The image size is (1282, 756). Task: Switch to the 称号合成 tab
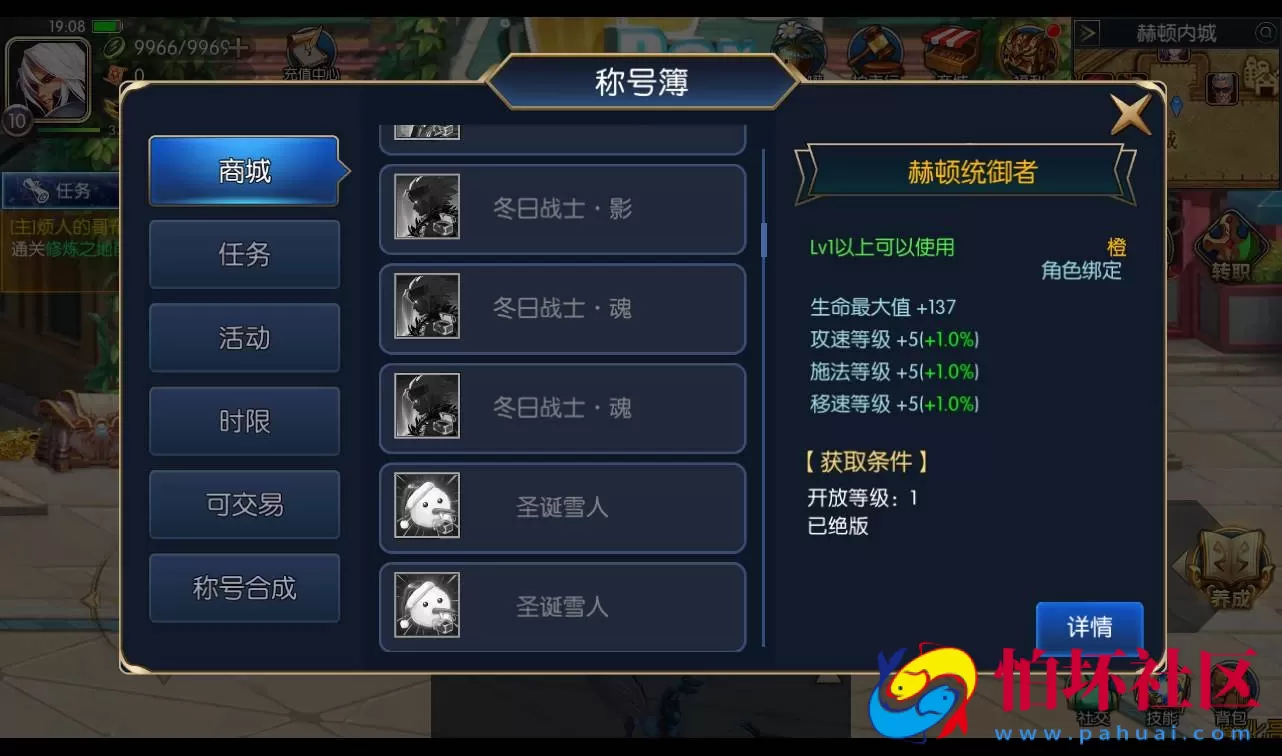tap(244, 588)
